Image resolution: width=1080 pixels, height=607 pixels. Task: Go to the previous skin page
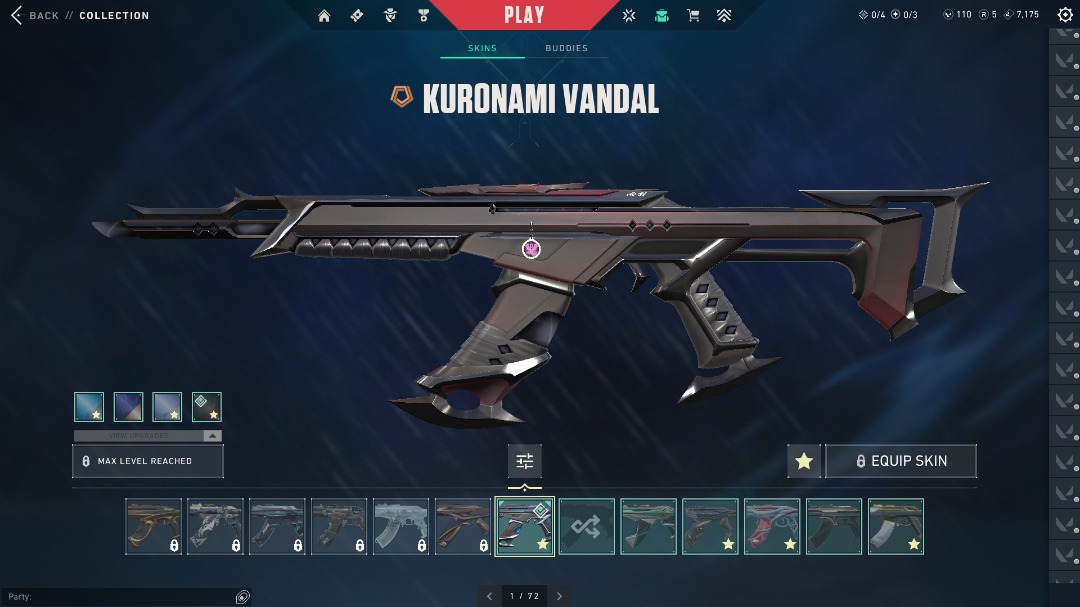(489, 596)
